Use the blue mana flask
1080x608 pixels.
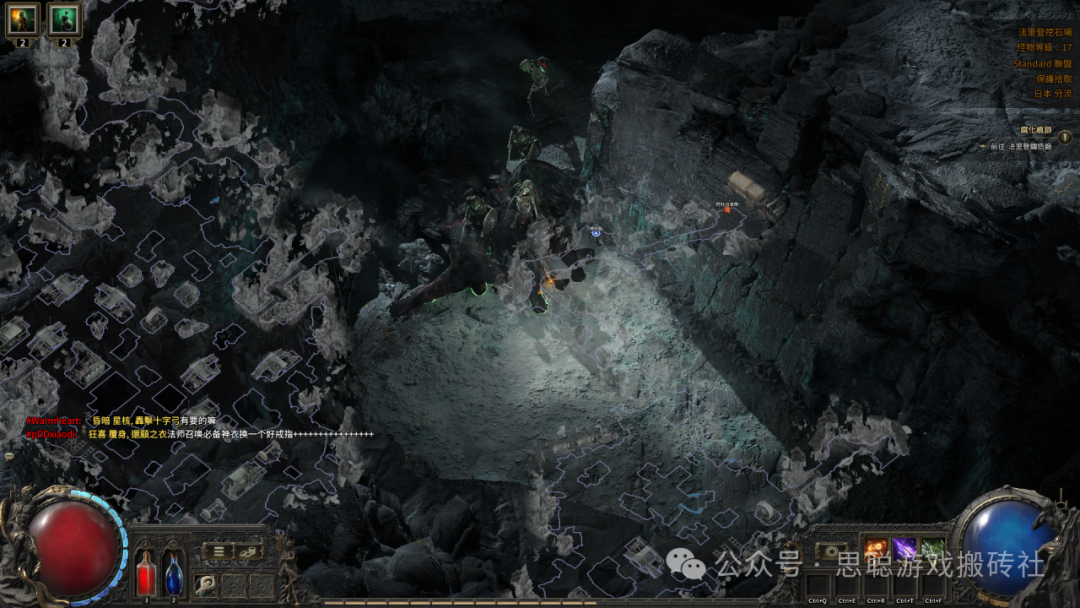[x=173, y=573]
